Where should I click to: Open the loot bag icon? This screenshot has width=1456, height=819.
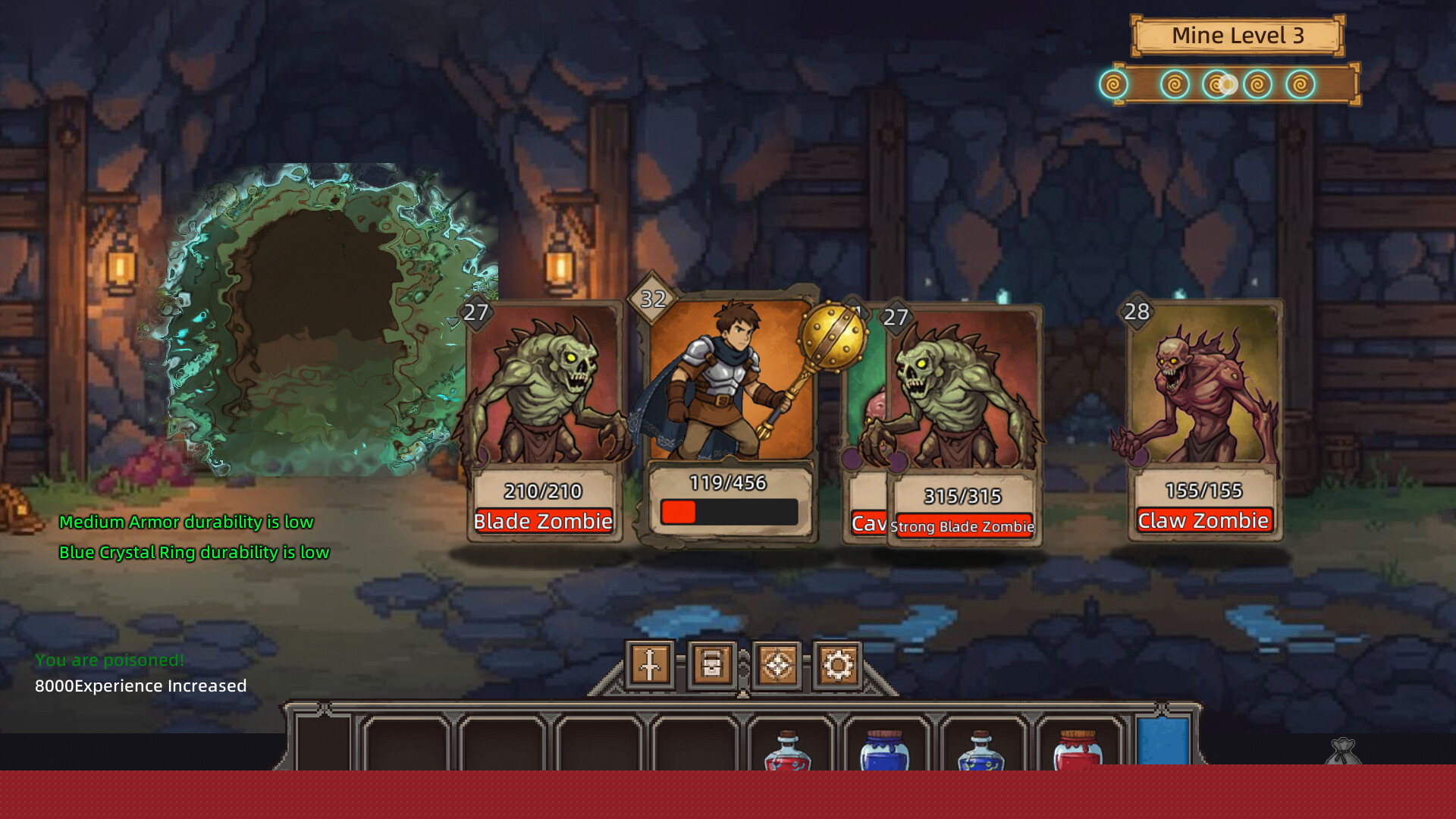pos(1343,752)
